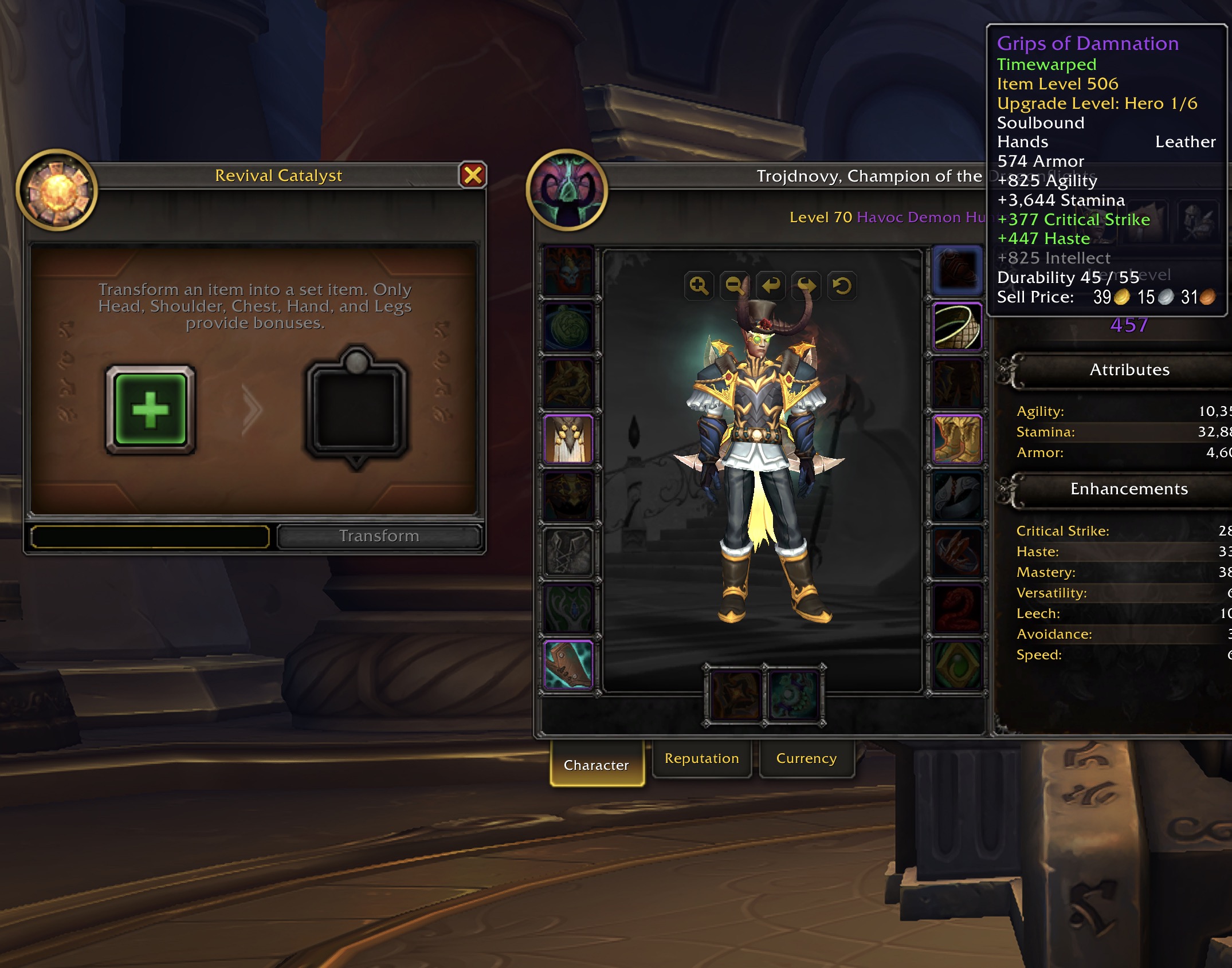The height and width of the screenshot is (968, 1232).
Task: Select the green knot necklace slot
Action: pos(568,327)
